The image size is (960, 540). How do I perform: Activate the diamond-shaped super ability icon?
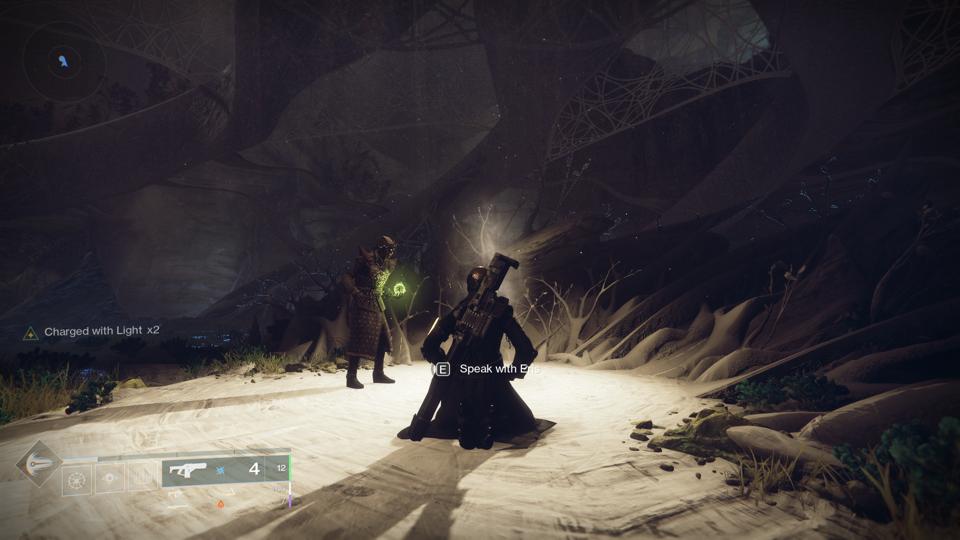coord(38,464)
